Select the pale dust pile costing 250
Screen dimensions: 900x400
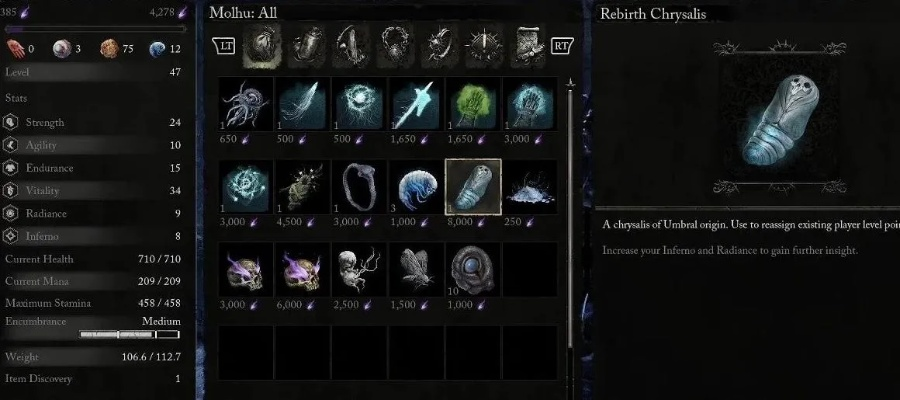tap(530, 187)
